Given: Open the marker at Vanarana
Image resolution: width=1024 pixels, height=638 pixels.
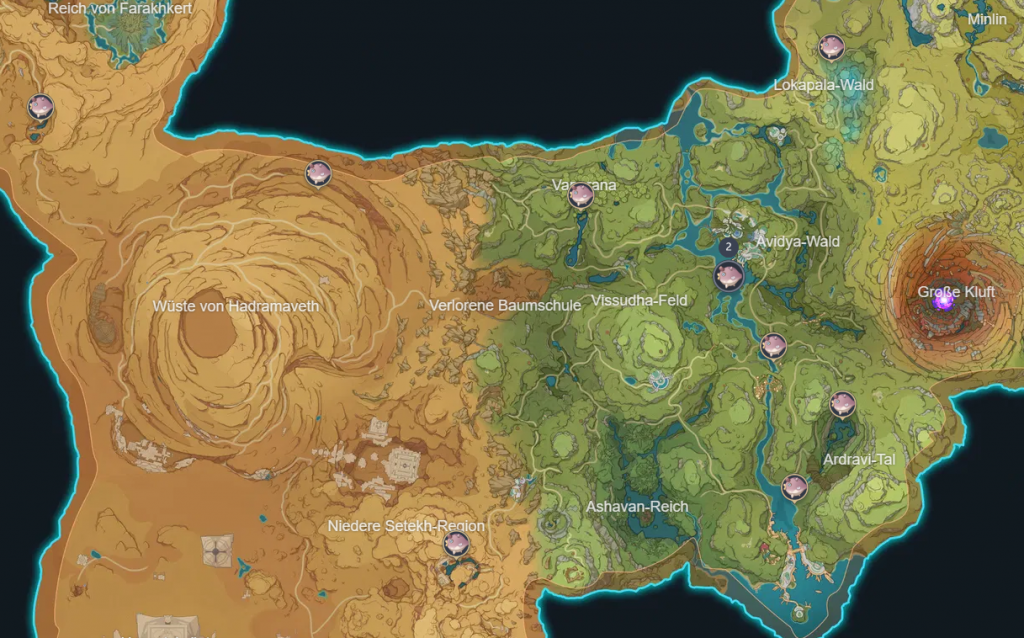Looking at the screenshot, I should point(581,195).
